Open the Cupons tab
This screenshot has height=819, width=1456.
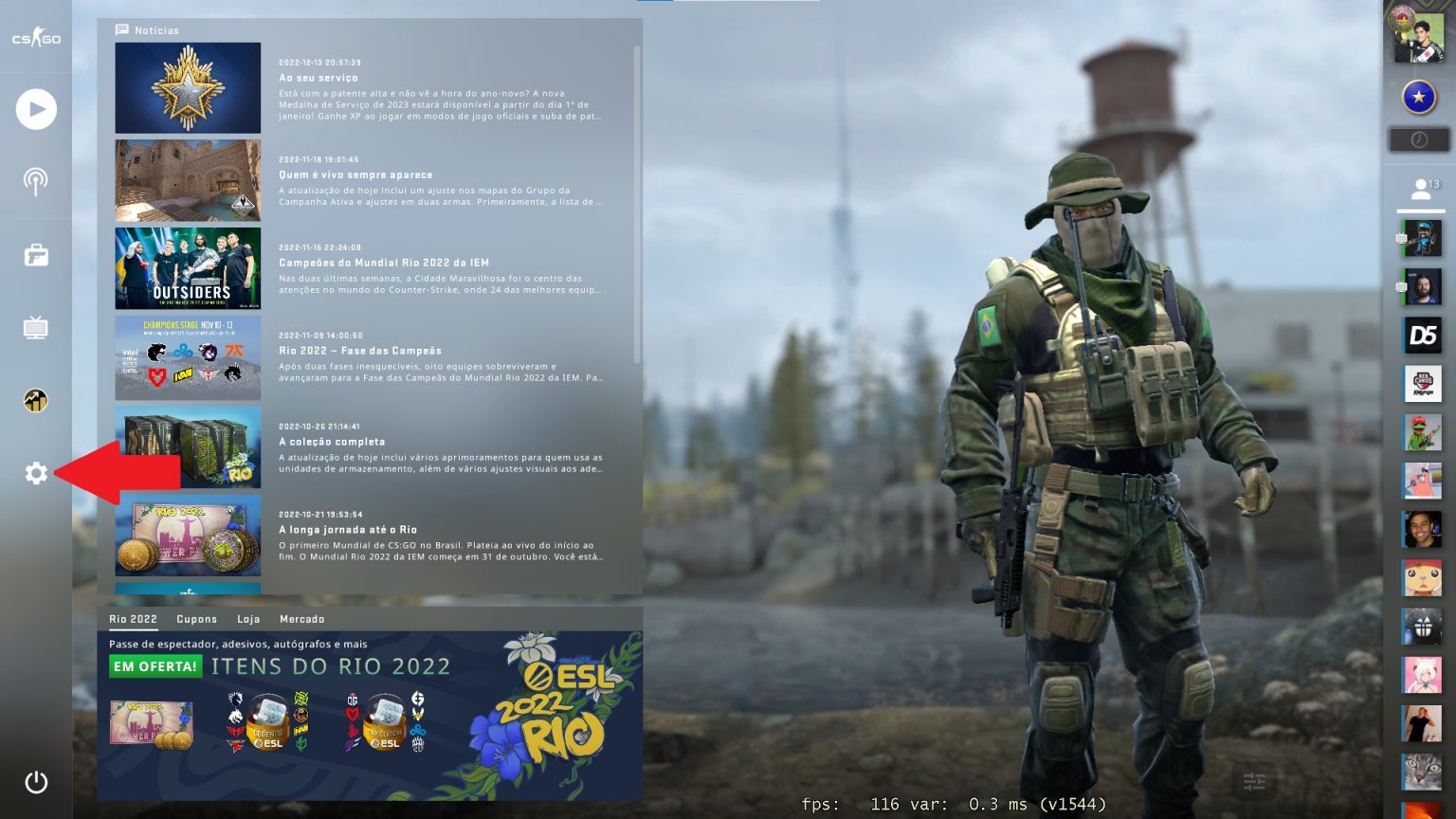197,619
